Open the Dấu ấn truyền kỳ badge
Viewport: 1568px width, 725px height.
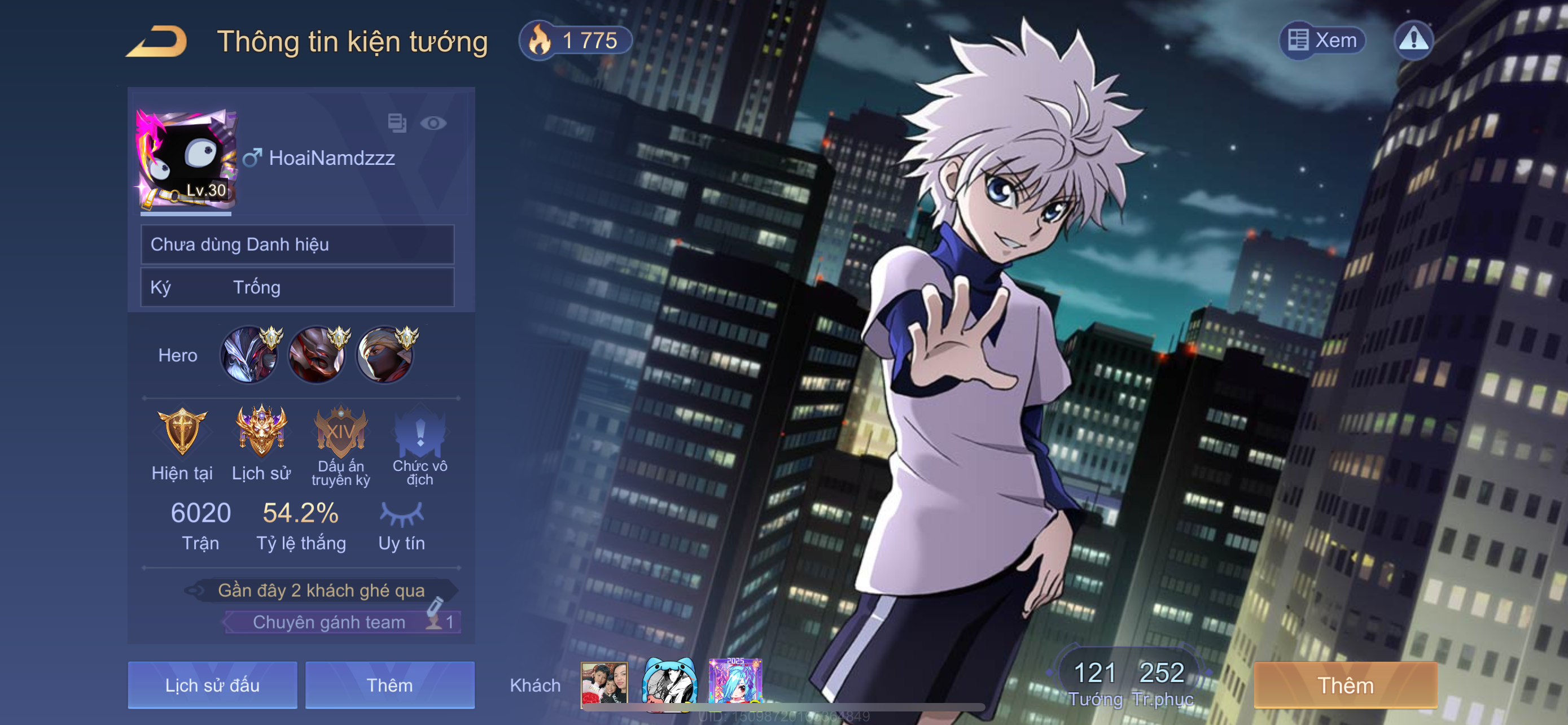coord(340,432)
